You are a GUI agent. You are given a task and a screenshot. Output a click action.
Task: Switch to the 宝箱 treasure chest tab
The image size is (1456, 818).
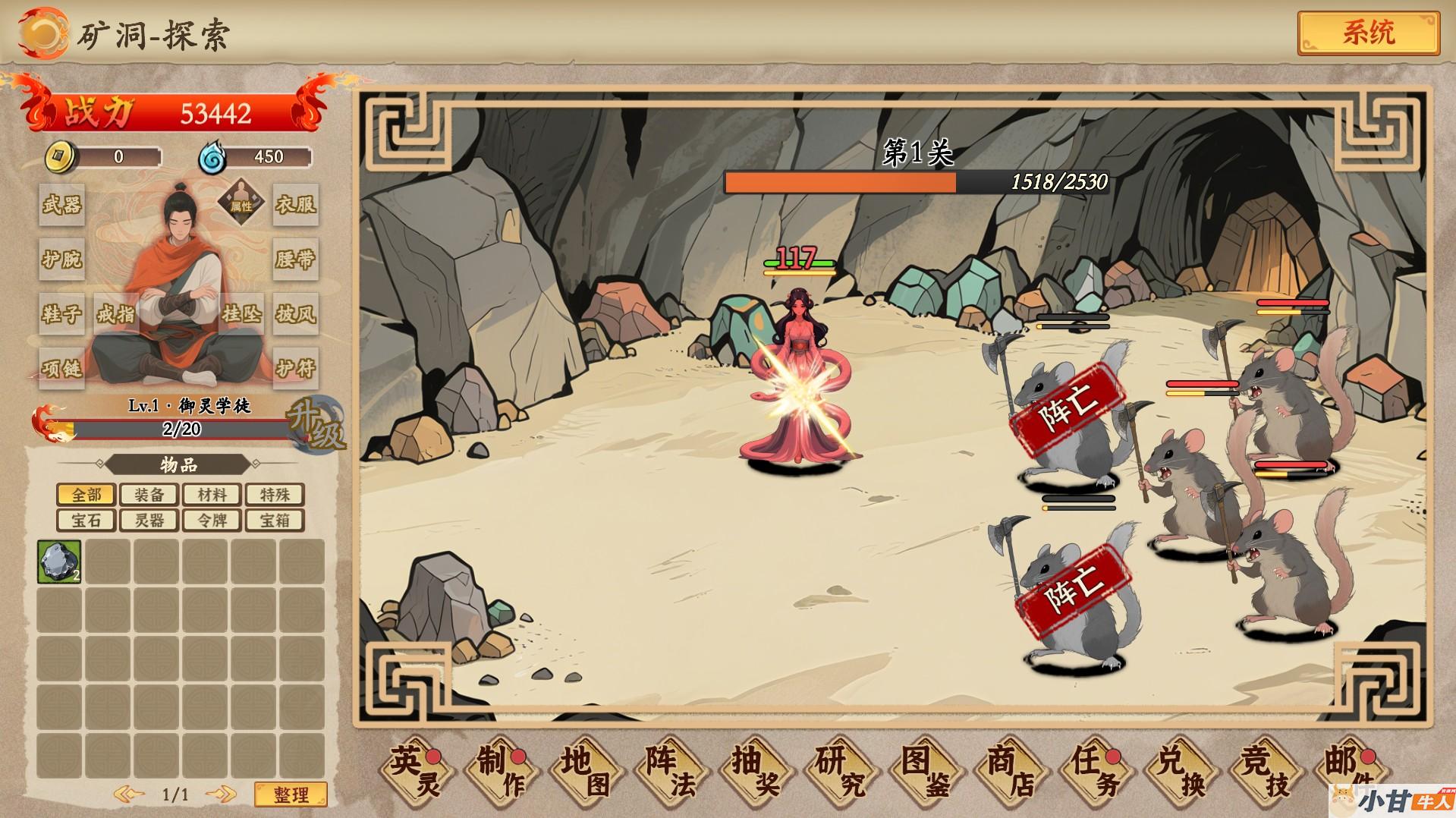(x=274, y=520)
